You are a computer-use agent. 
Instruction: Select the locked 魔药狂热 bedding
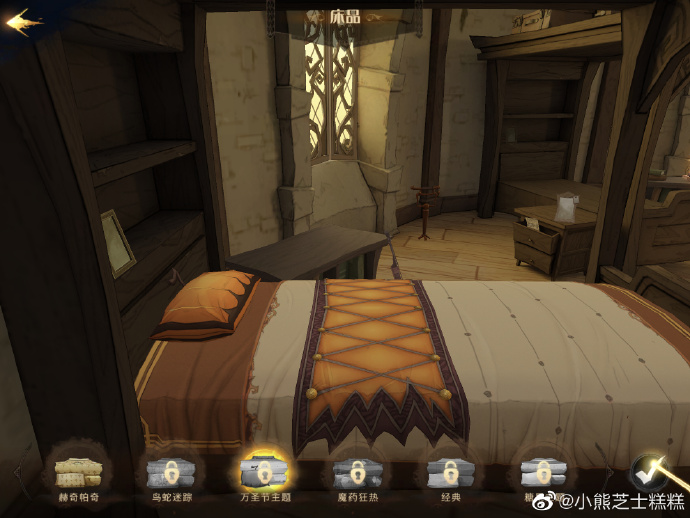pos(355,472)
